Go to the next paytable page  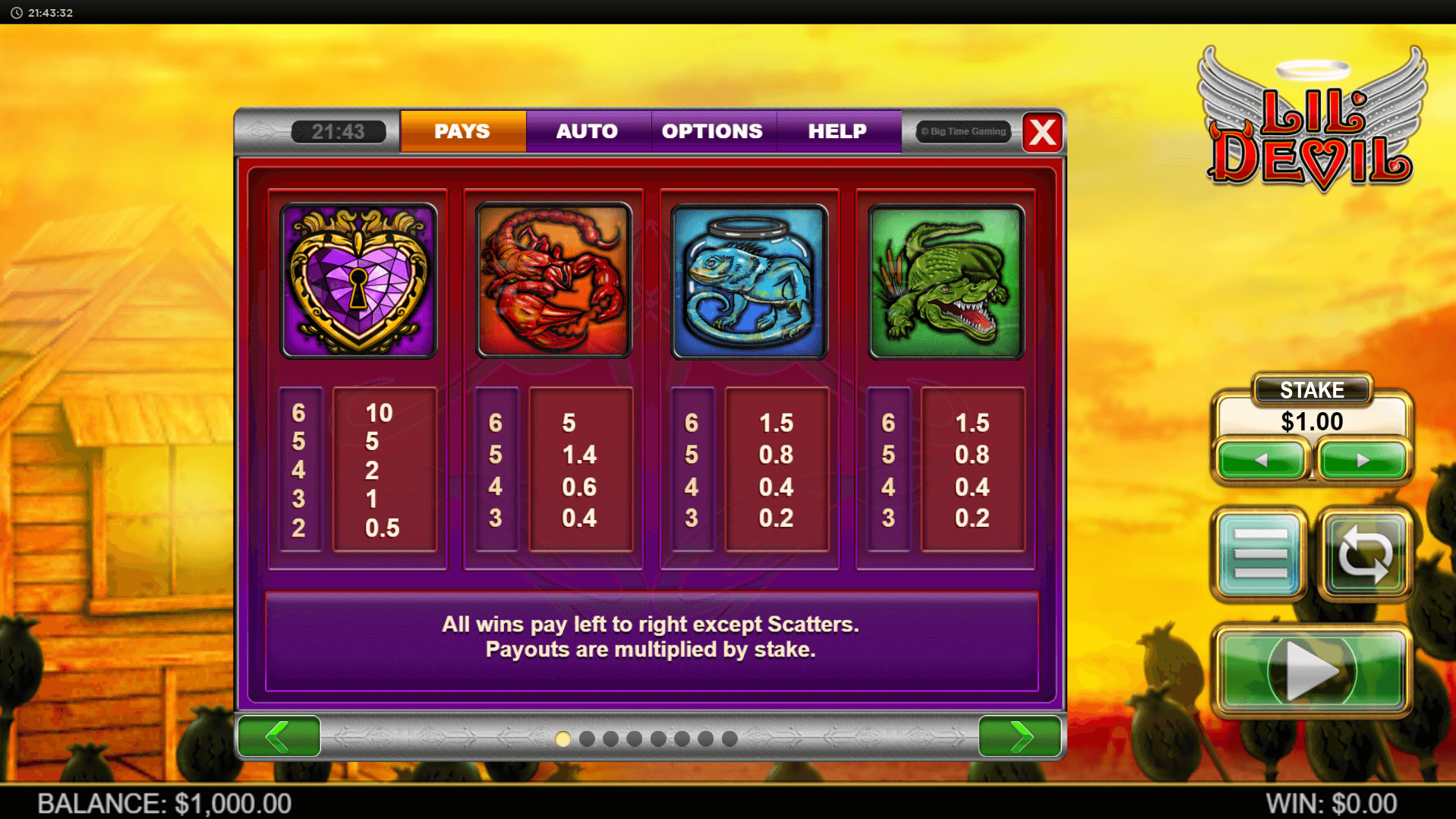(1020, 736)
